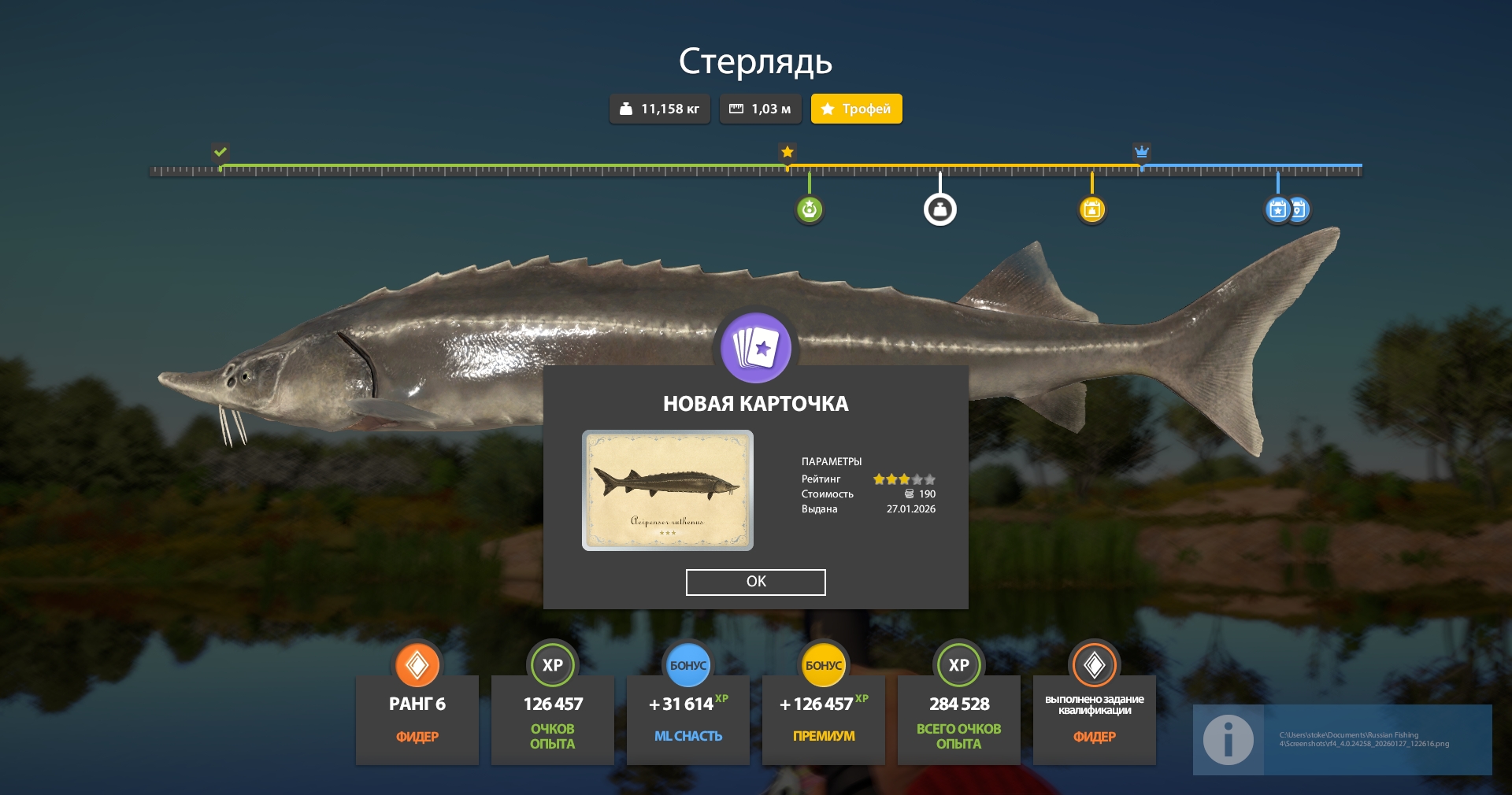Click the orange diamond icon above выполнено задание квалификации
This screenshot has width=1512, height=795.
click(1094, 665)
